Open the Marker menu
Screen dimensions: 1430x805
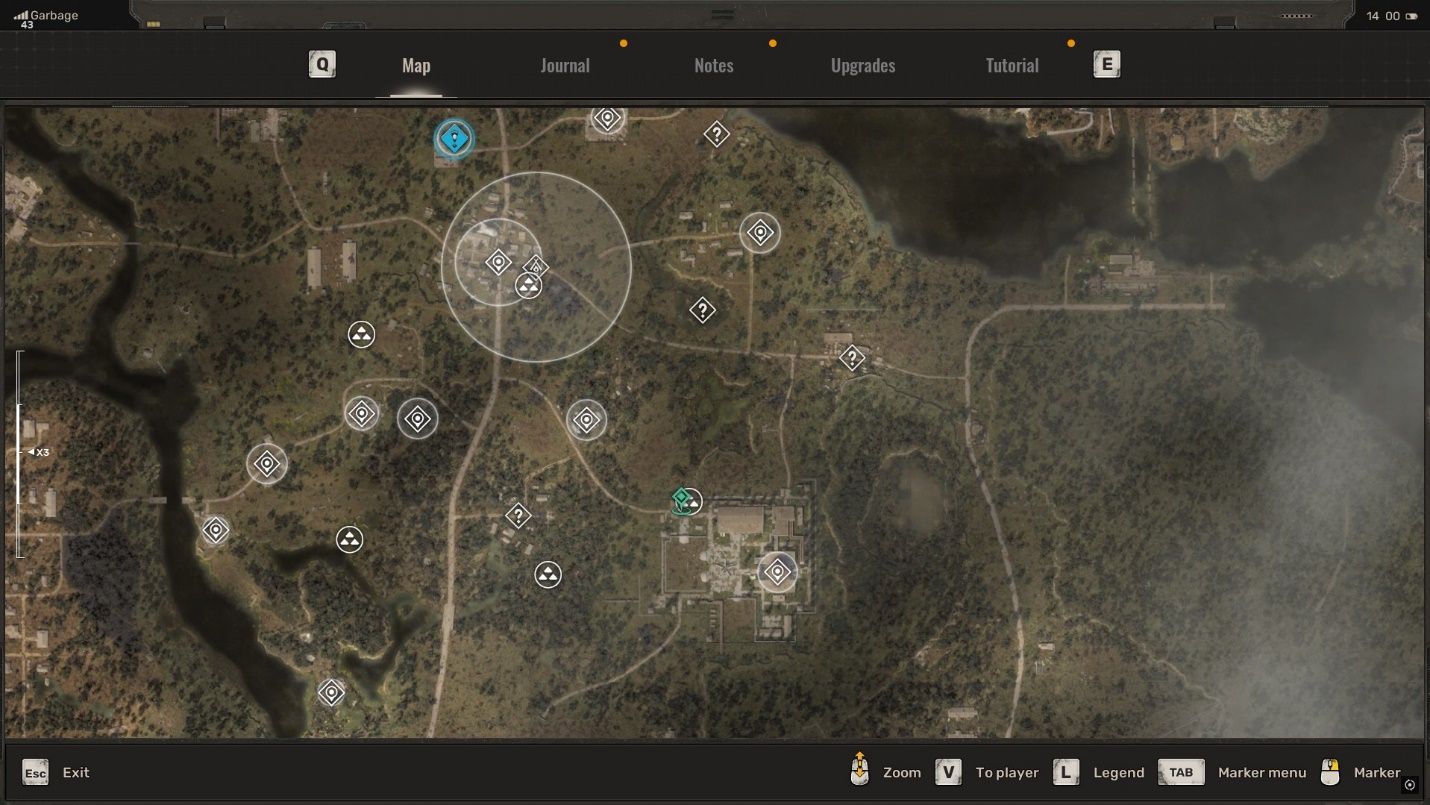pyautogui.click(x=1233, y=772)
